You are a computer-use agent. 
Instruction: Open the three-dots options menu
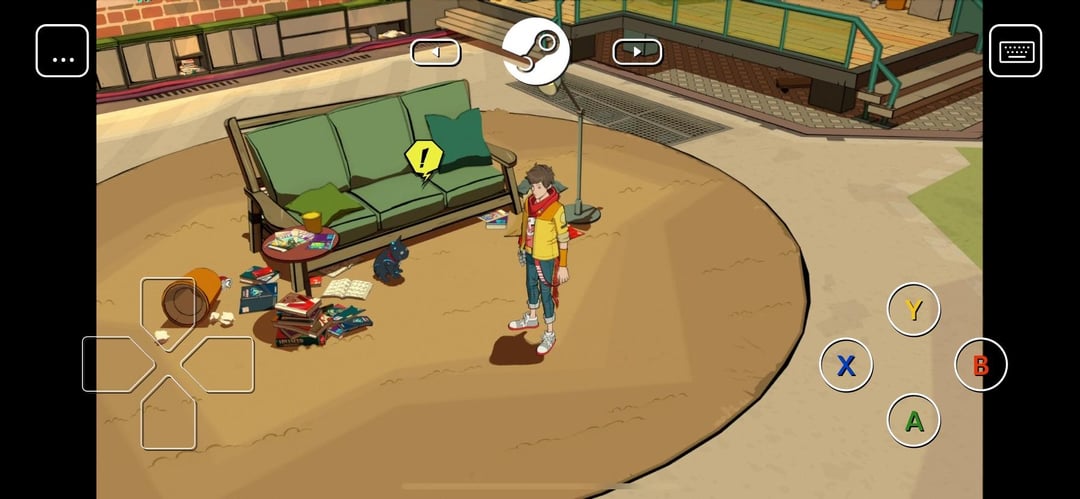62,51
